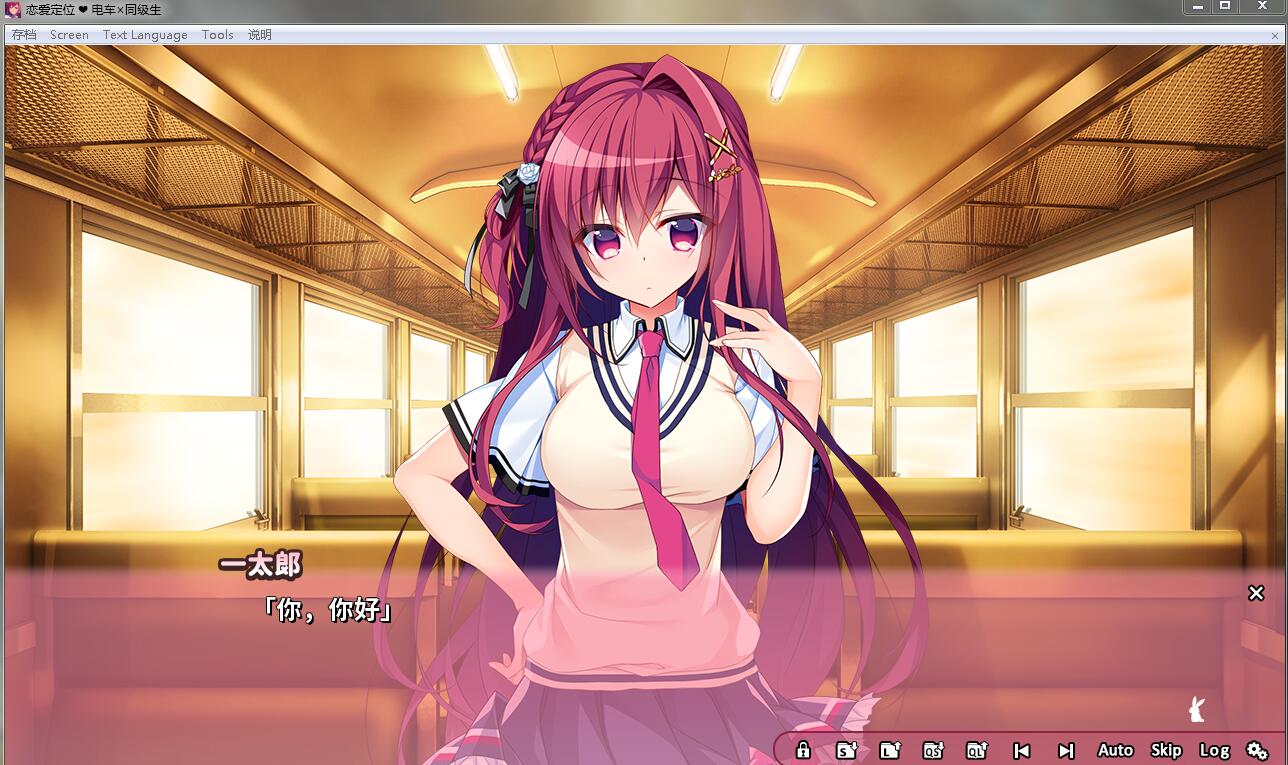Enable Auto text advance
Image resolution: width=1288 pixels, height=765 pixels.
point(1115,750)
